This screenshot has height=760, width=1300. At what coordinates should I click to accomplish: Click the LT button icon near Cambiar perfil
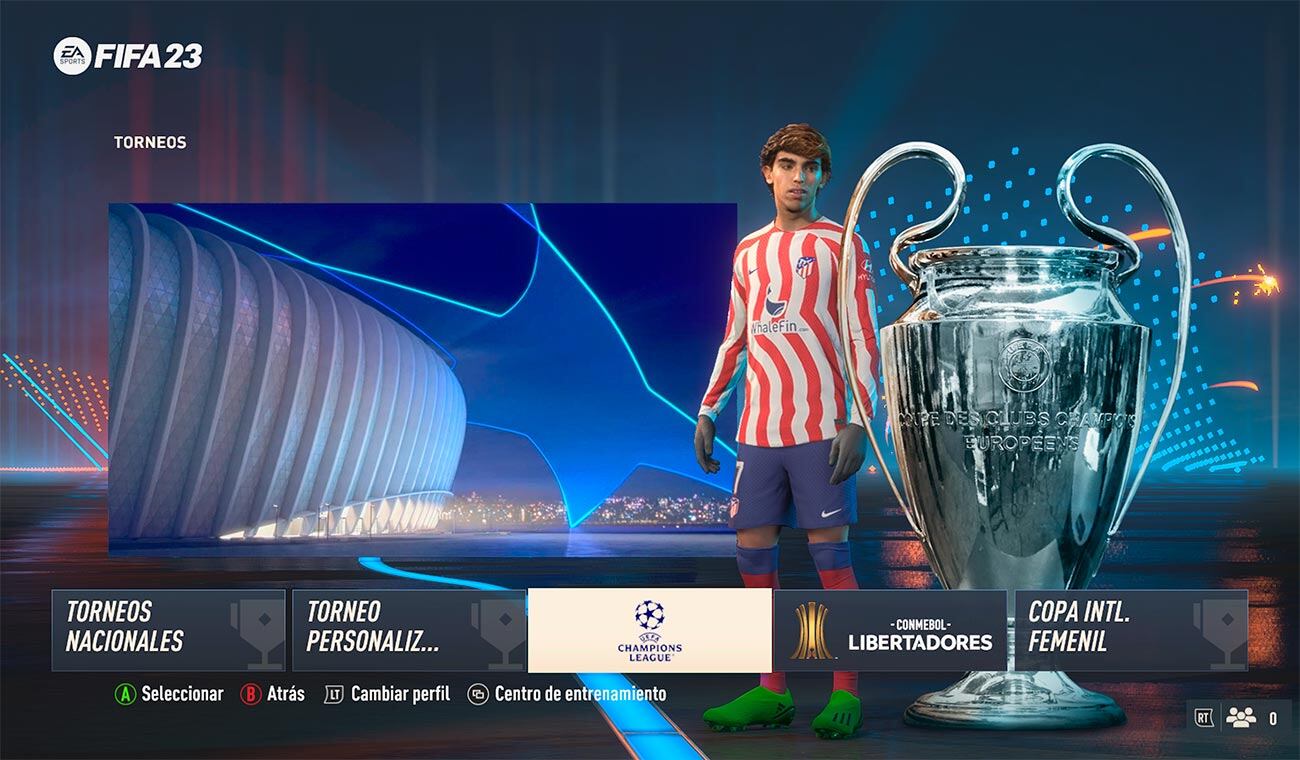coord(335,694)
